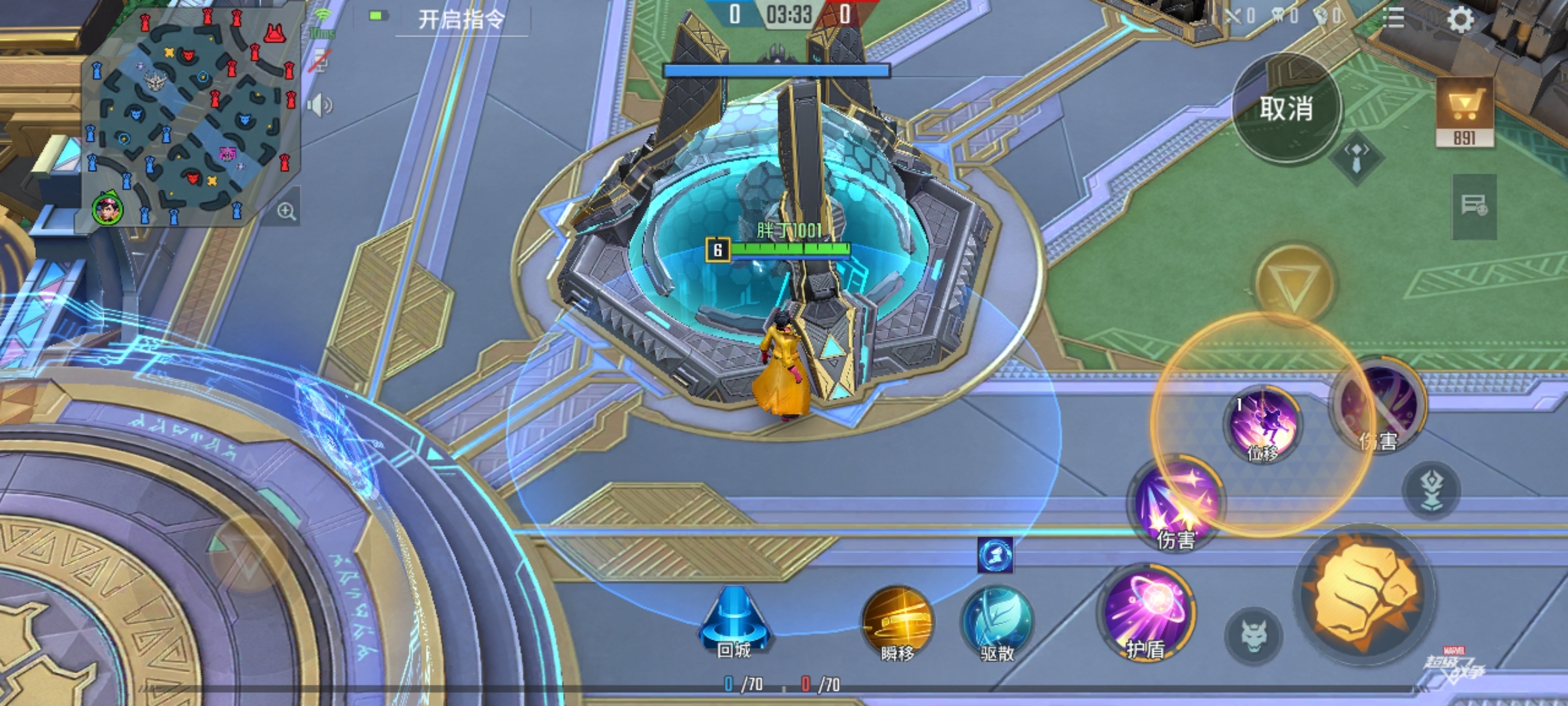Screen dimensions: 1568x706
Task: Toggle the crossed-out microphone icon
Action: (319, 62)
